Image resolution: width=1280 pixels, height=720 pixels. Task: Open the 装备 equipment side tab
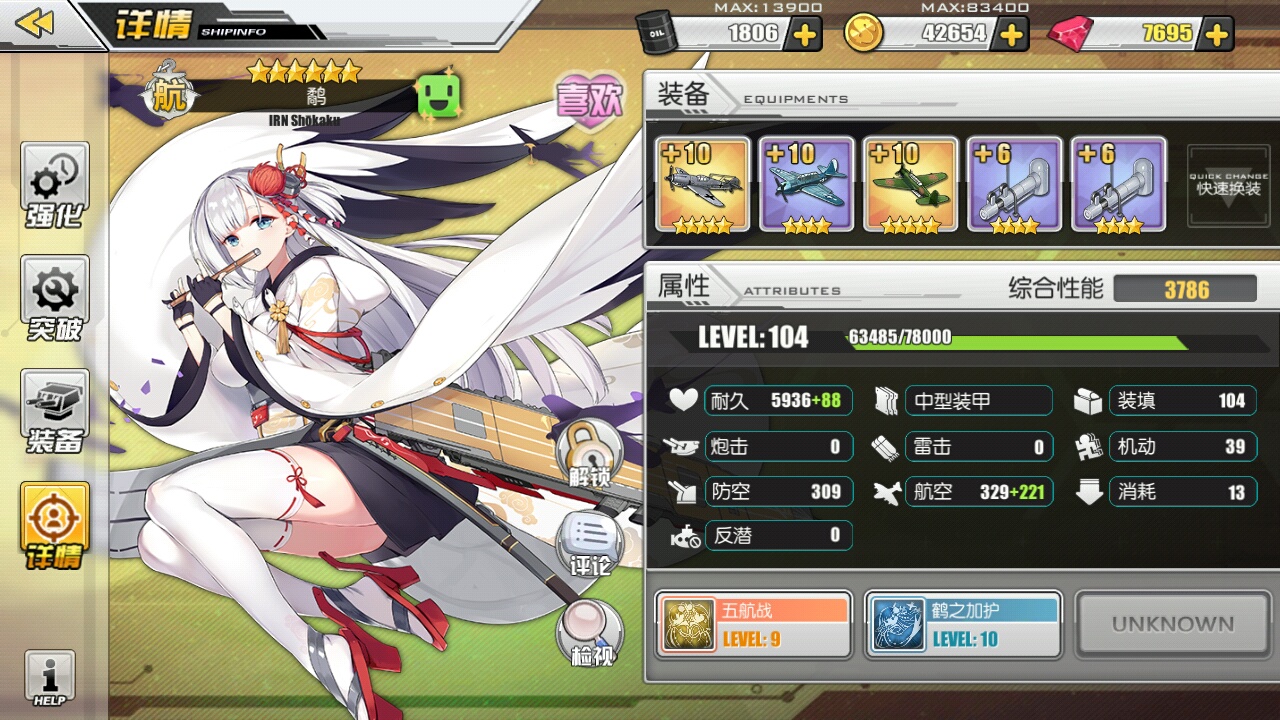pyautogui.click(x=55, y=412)
